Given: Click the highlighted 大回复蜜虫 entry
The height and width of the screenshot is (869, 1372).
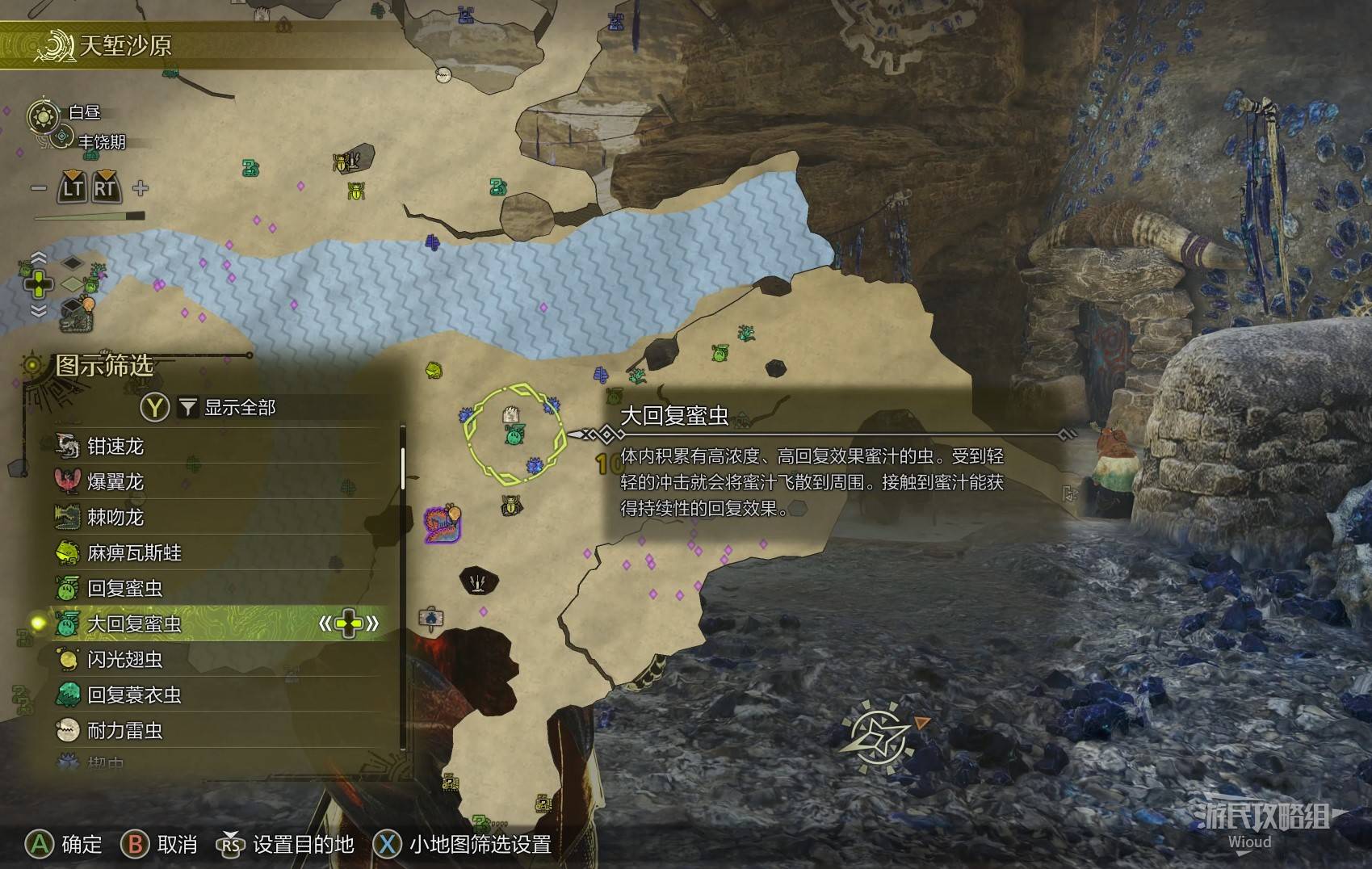Looking at the screenshot, I should click(x=134, y=623).
